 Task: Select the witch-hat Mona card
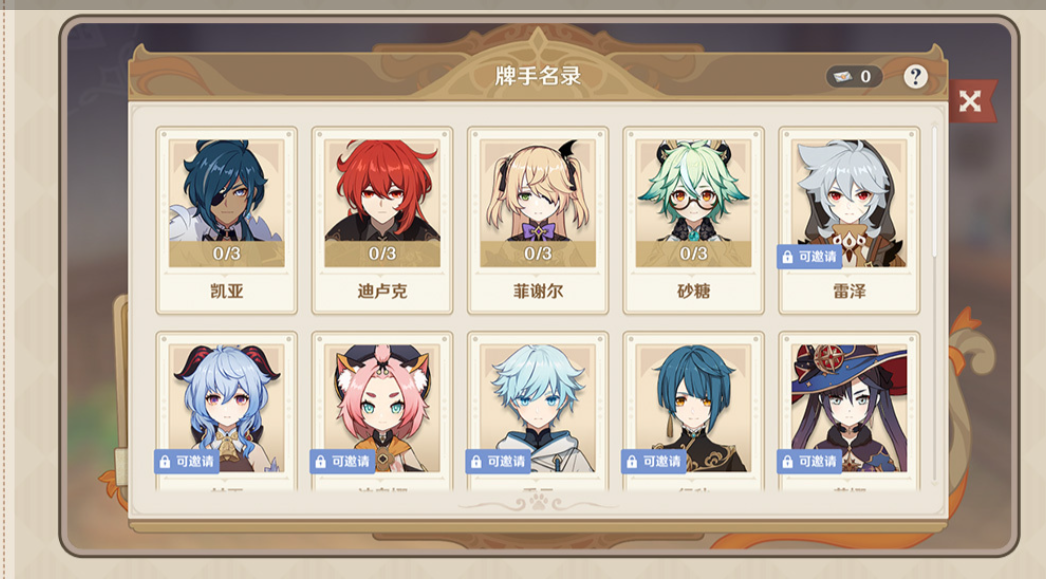[x=849, y=410]
